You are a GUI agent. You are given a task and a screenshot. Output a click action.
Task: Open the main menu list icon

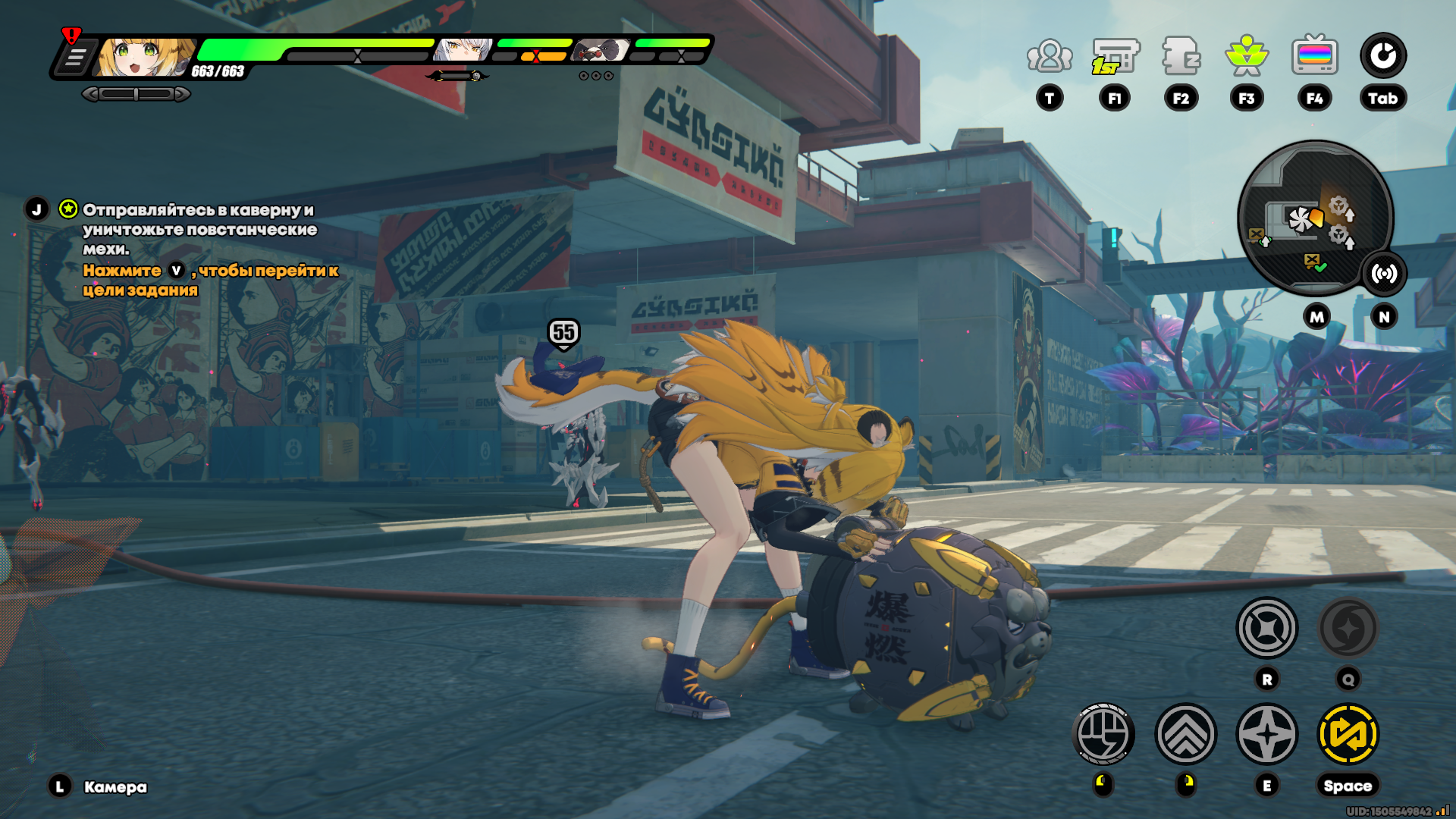[x=75, y=58]
